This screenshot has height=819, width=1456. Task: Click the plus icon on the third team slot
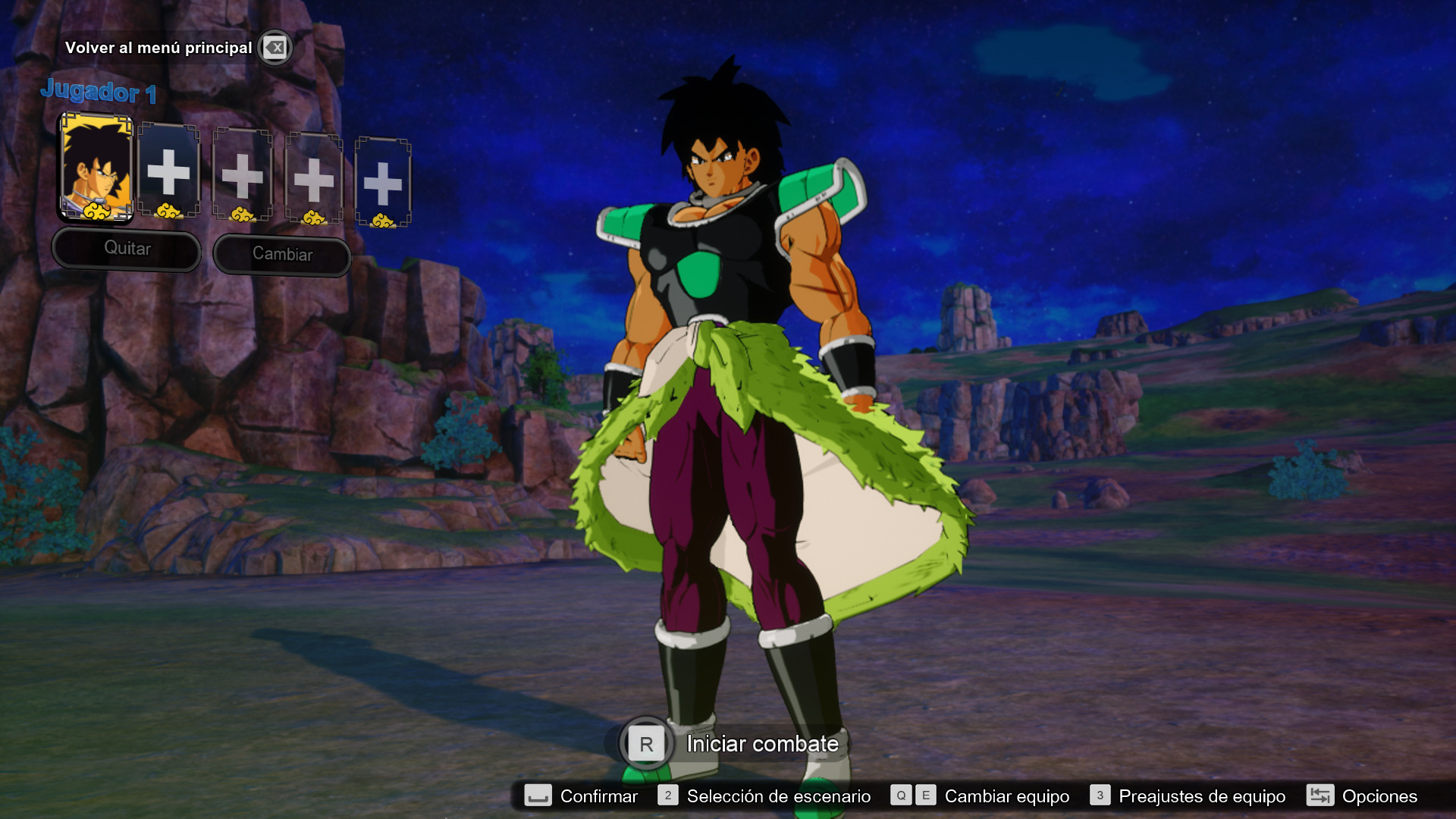pyautogui.click(x=241, y=176)
